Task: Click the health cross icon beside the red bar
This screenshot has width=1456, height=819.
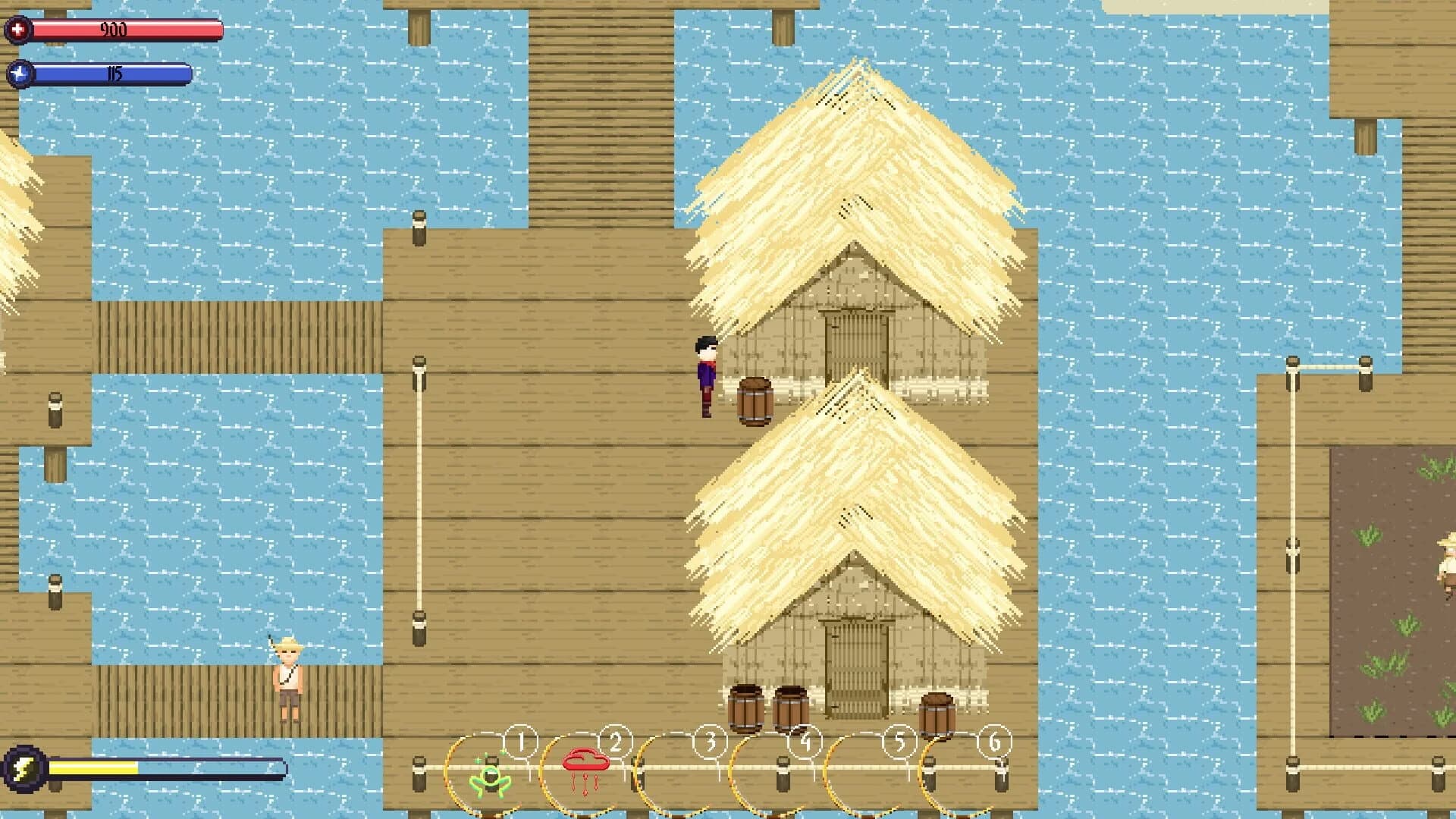Action: pyautogui.click(x=18, y=31)
